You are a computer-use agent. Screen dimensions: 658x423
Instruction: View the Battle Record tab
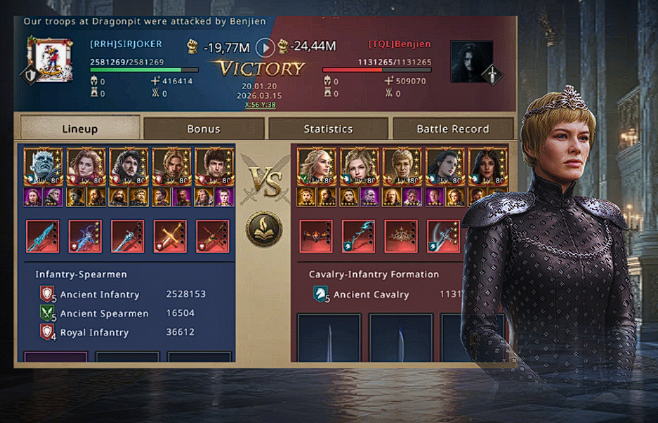pos(452,128)
